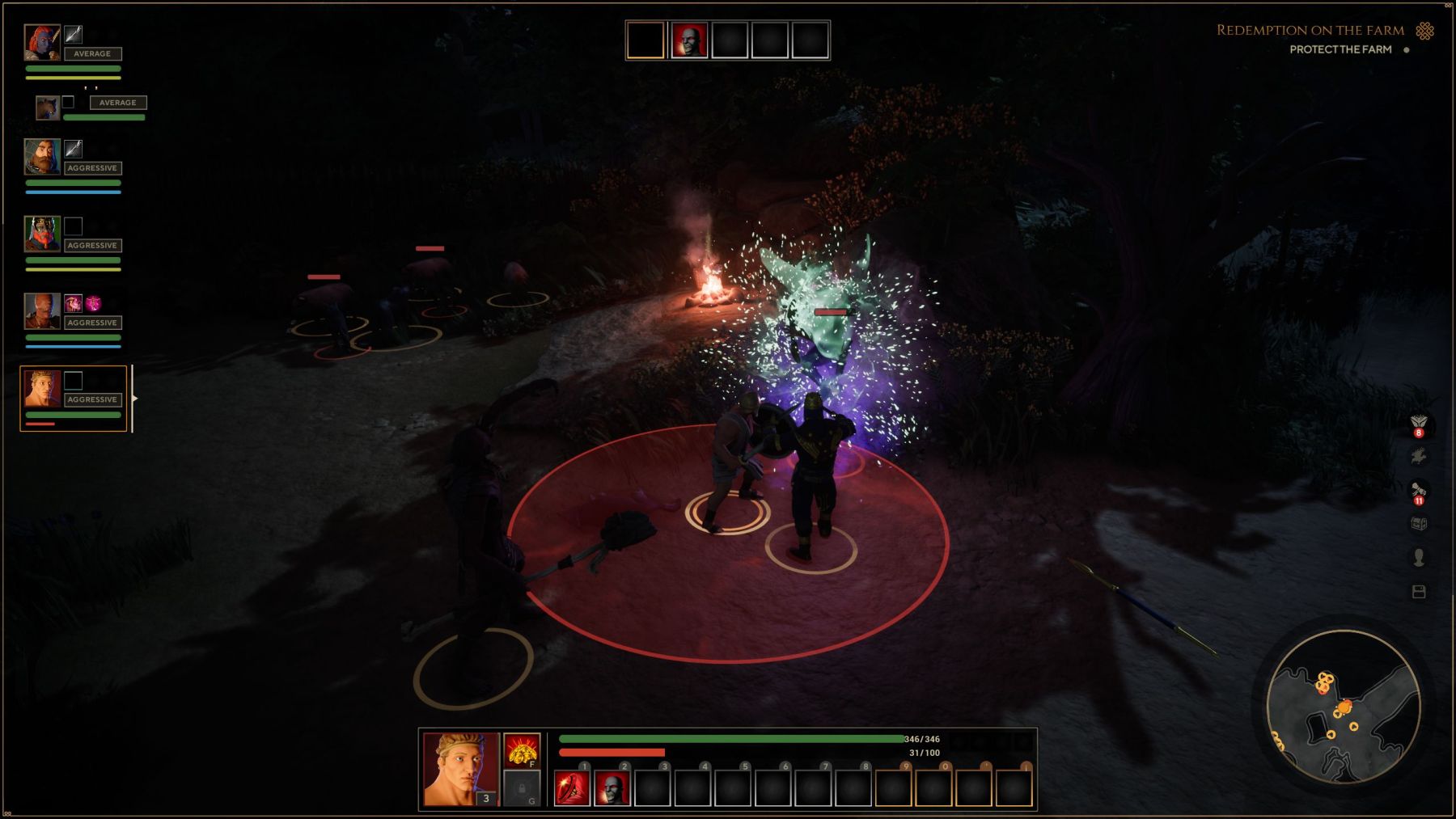Click the PROTECT THE FARM objective

(1342, 49)
